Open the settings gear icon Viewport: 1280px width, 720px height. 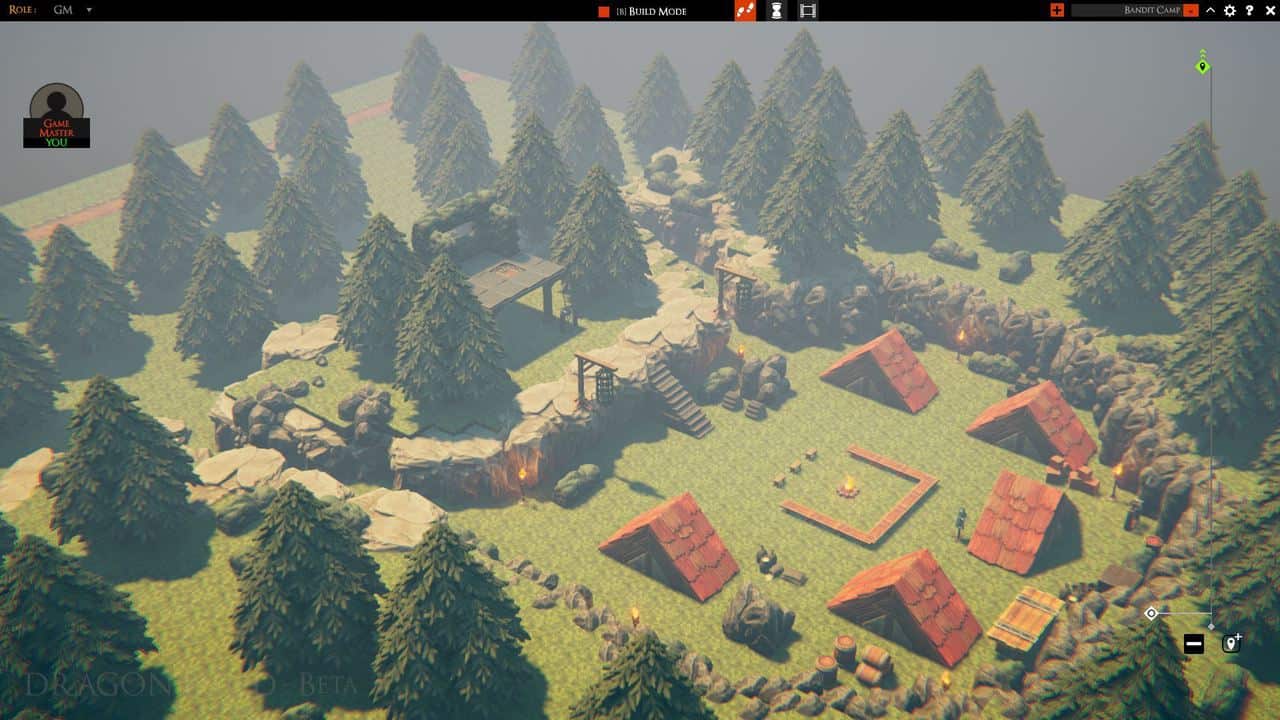[x=1231, y=11]
